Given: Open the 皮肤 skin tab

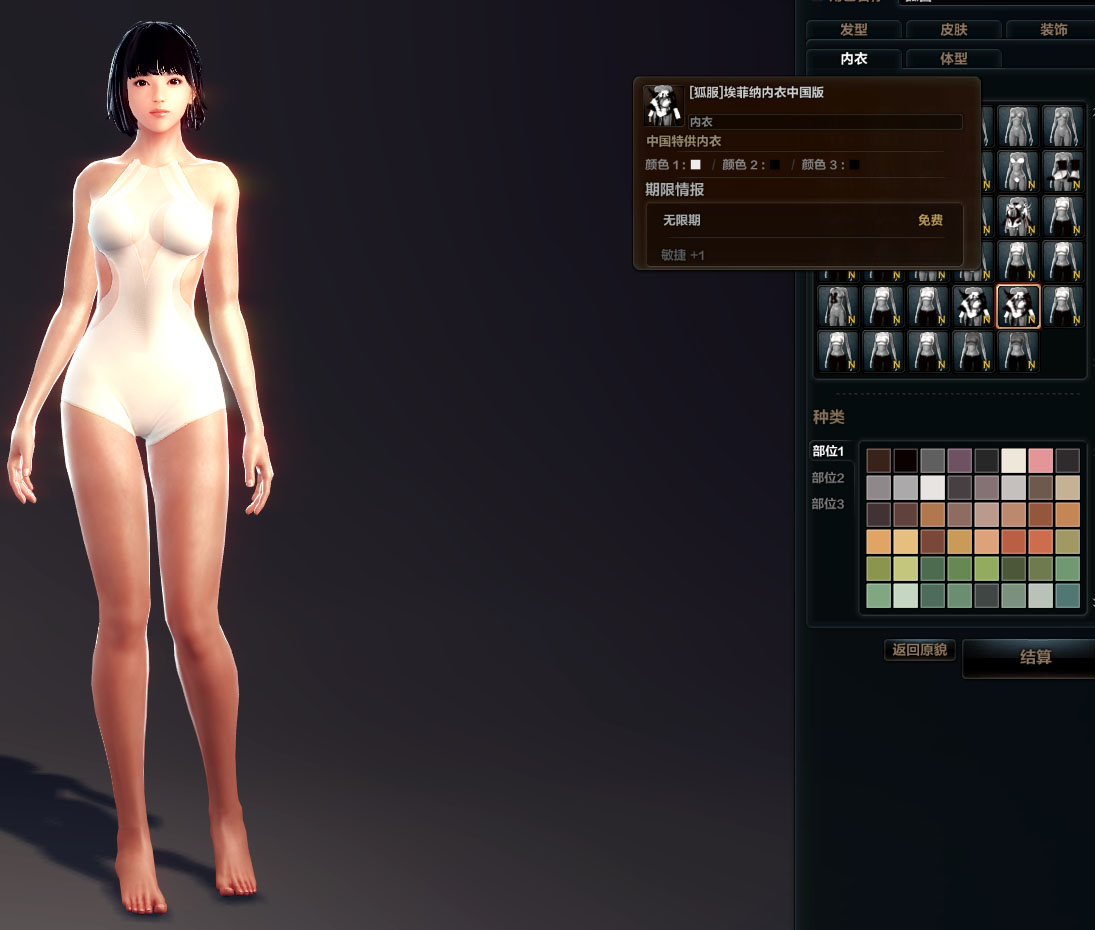Looking at the screenshot, I should point(953,30).
